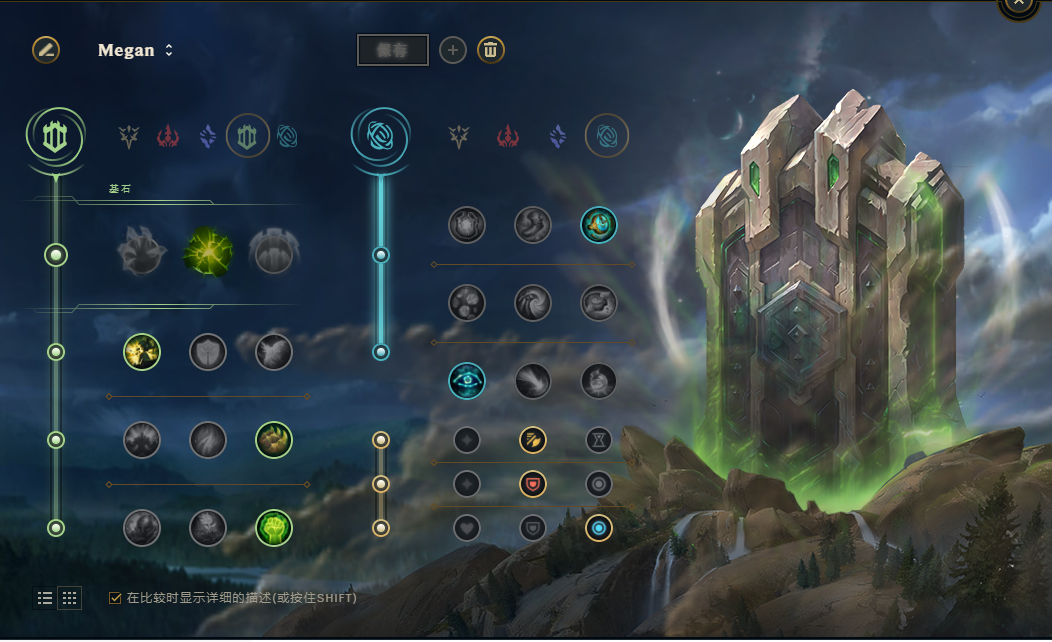1052x642 pixels.
Task: Select the hourglass ability haste shard
Action: pyautogui.click(x=599, y=440)
